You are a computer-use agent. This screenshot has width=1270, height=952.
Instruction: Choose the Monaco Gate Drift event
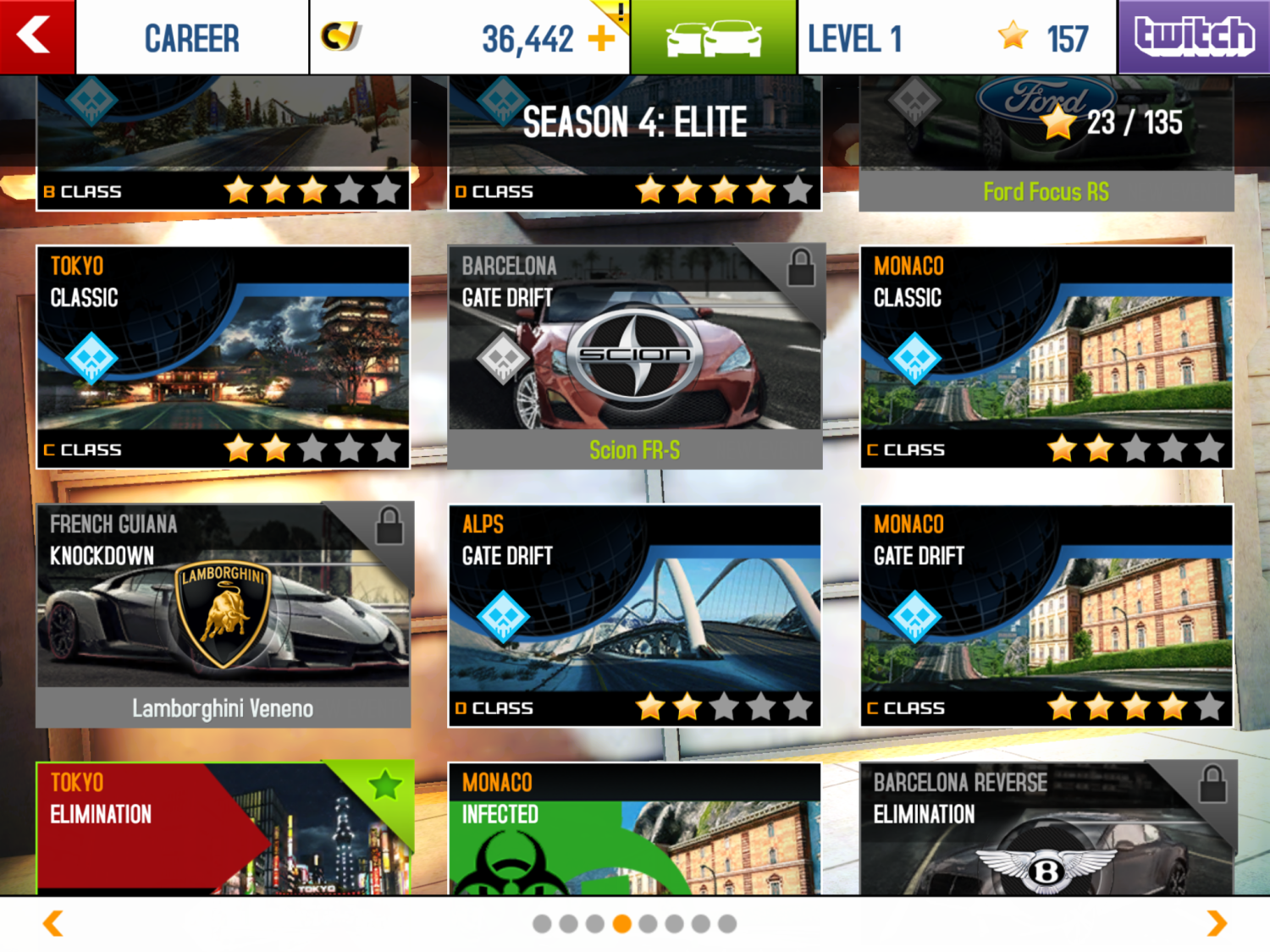pos(1046,615)
